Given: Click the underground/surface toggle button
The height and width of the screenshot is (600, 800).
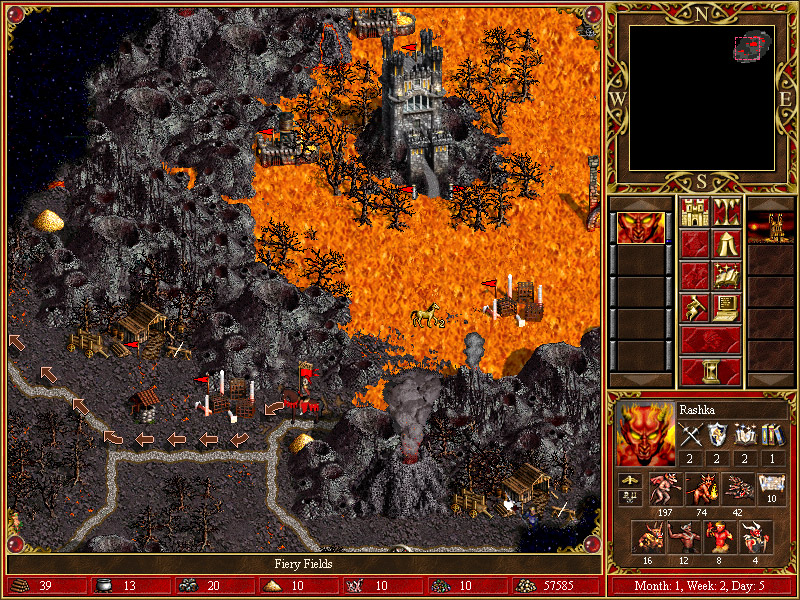Looking at the screenshot, I should click(727, 212).
